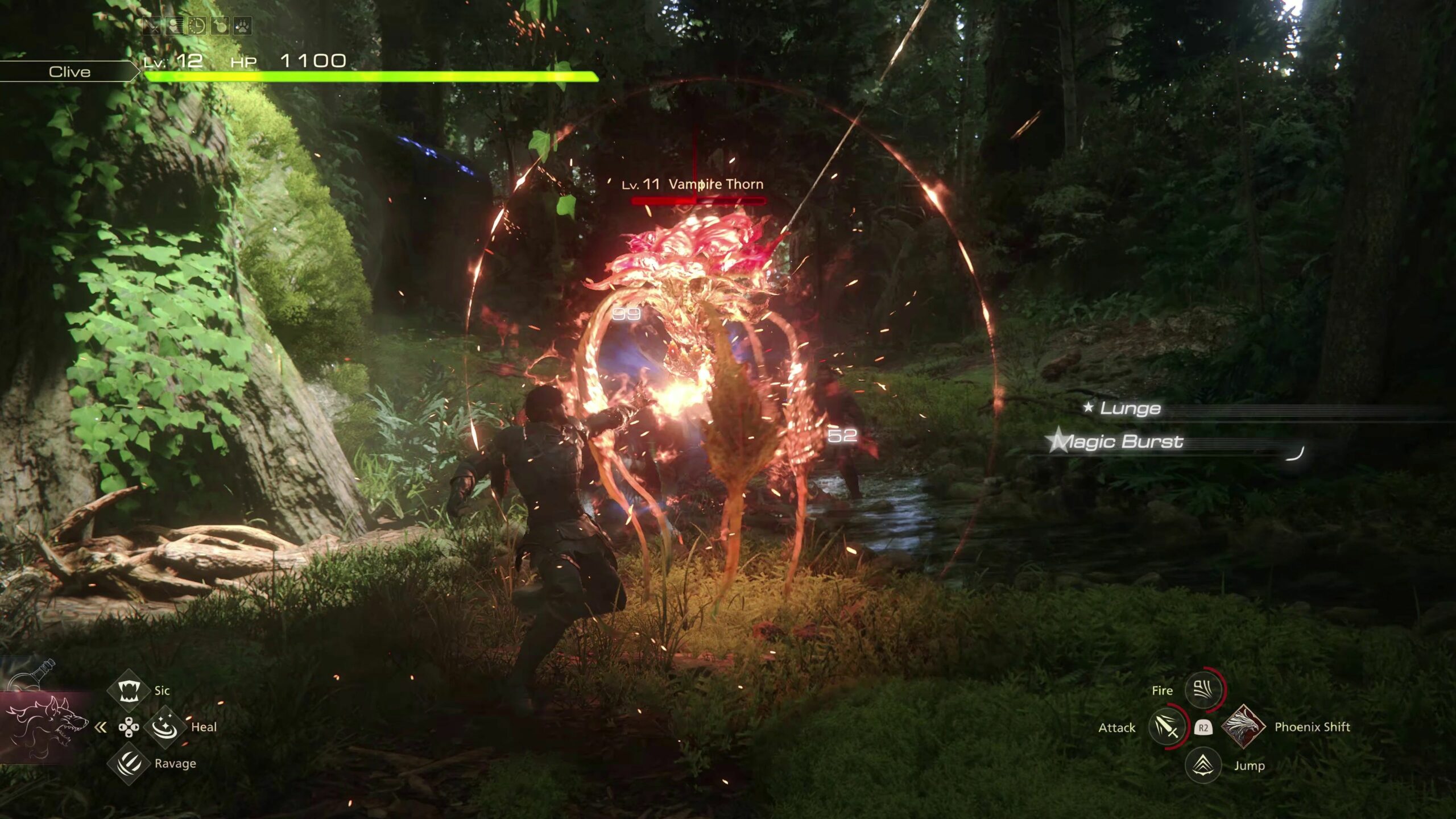Image resolution: width=1456 pixels, height=819 pixels.
Task: Trigger the Ravage claw command
Action: pyautogui.click(x=128, y=763)
